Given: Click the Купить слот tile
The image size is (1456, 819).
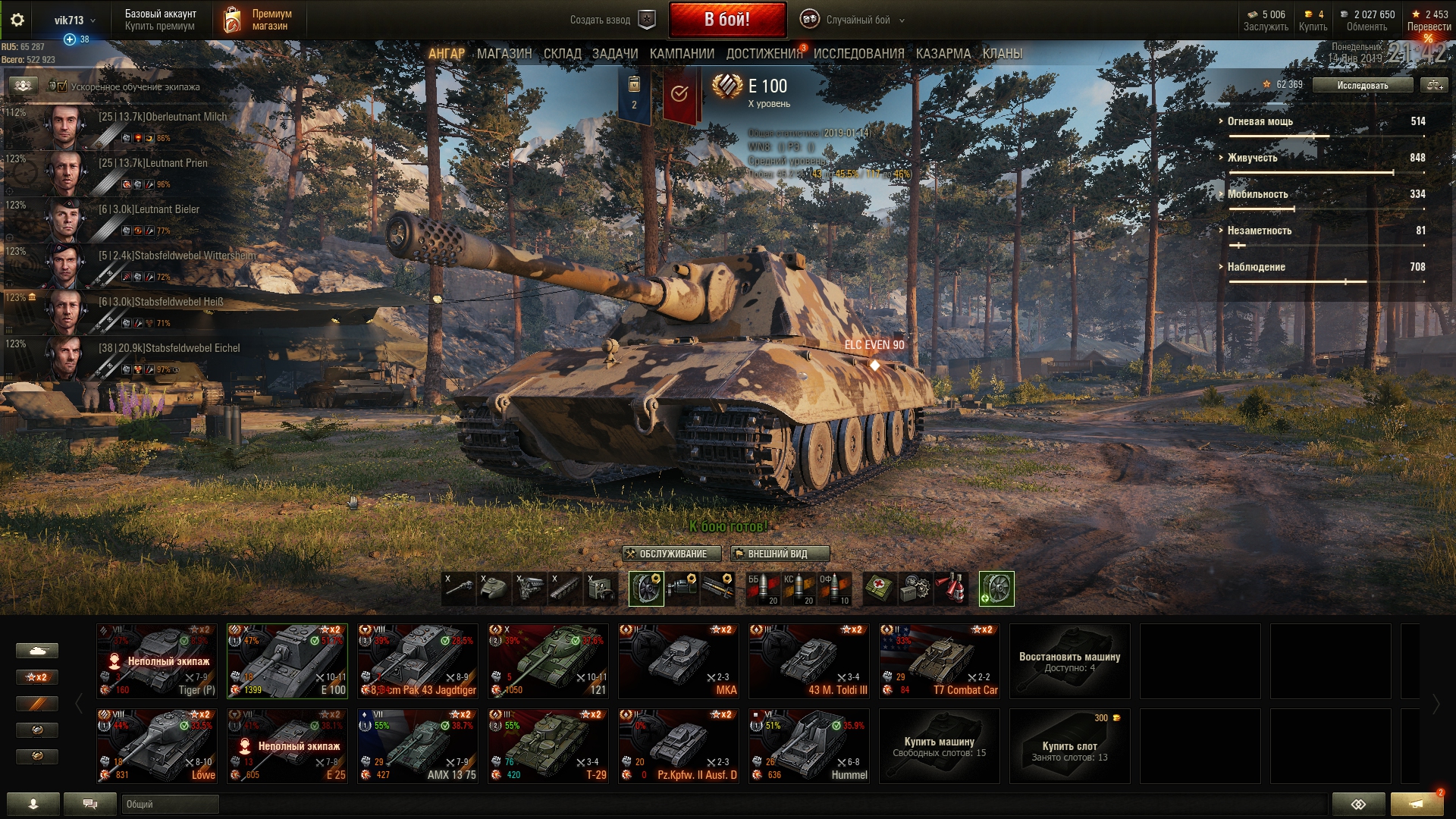Looking at the screenshot, I should click(x=1069, y=745).
